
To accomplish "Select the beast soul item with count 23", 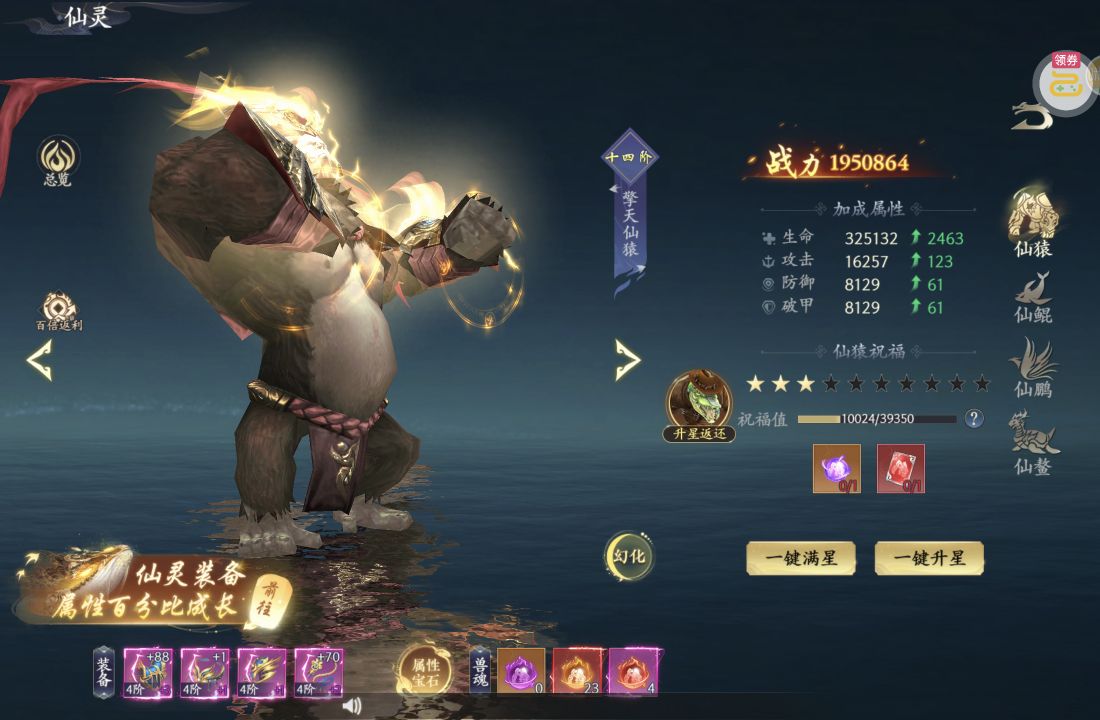I will click(x=576, y=671).
